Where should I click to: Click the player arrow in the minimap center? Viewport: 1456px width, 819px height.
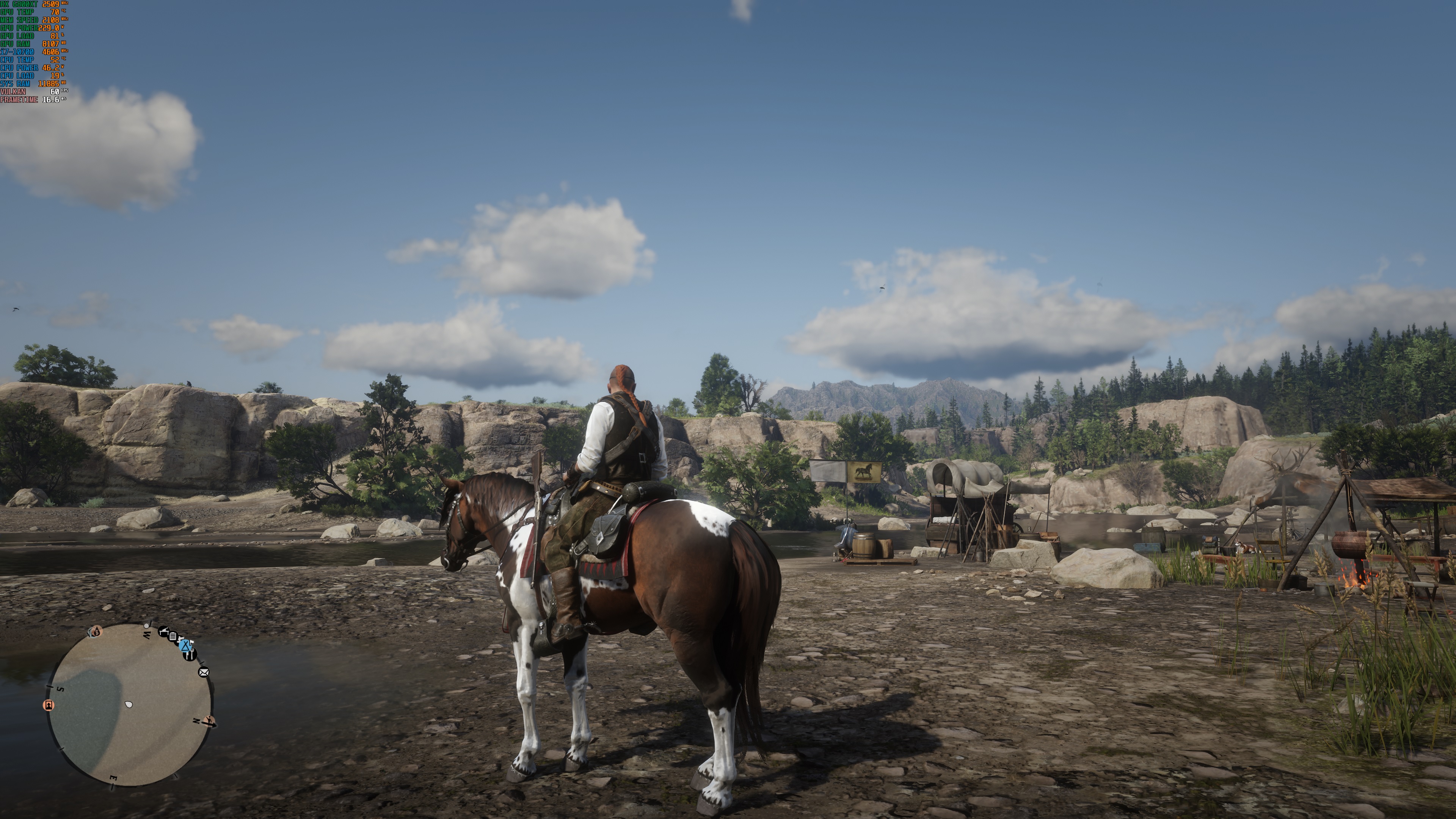(129, 705)
